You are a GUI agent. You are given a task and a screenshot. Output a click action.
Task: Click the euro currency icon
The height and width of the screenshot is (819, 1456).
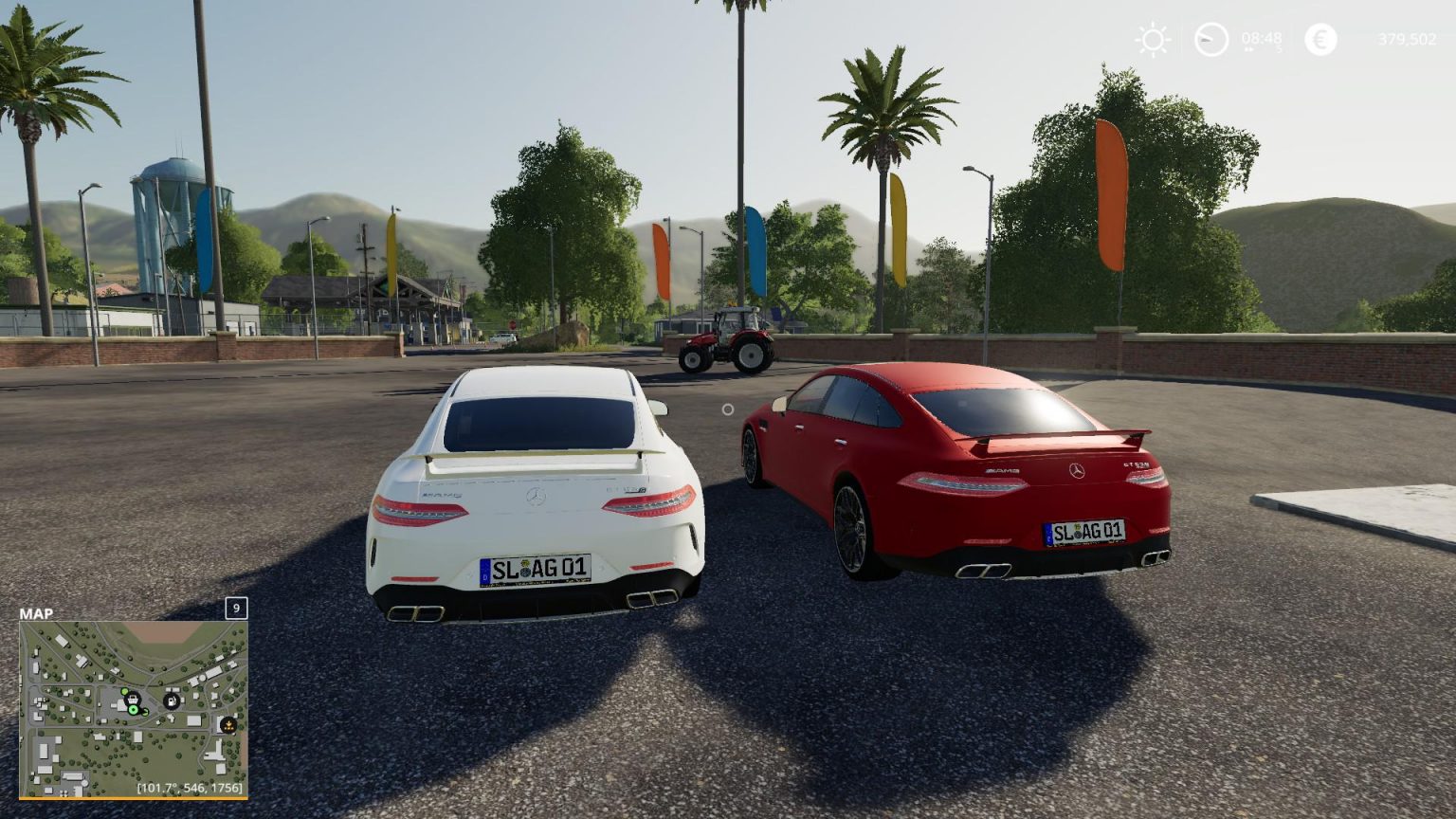[1319, 38]
